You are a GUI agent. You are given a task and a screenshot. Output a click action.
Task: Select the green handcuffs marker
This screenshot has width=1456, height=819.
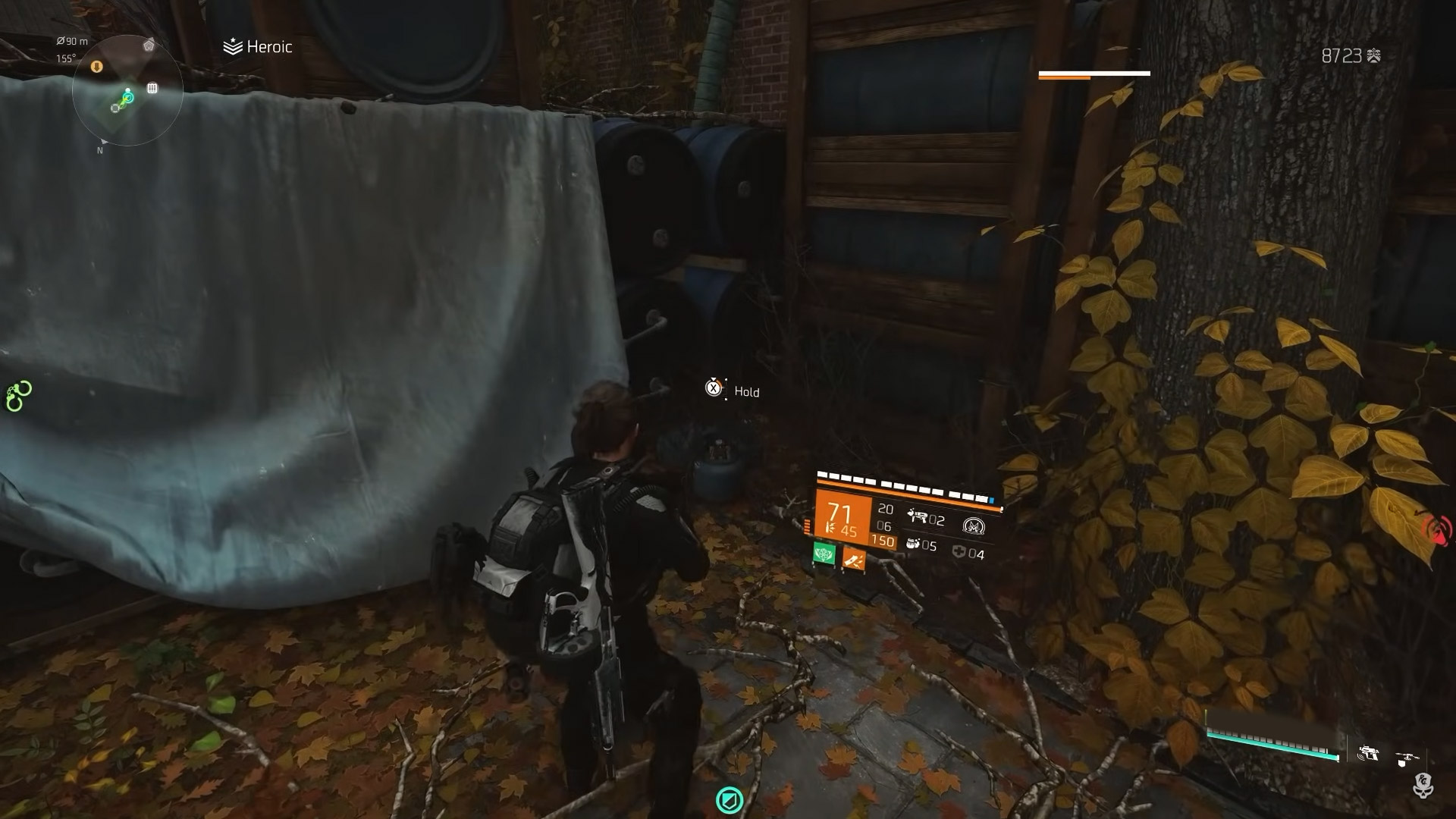(x=18, y=396)
